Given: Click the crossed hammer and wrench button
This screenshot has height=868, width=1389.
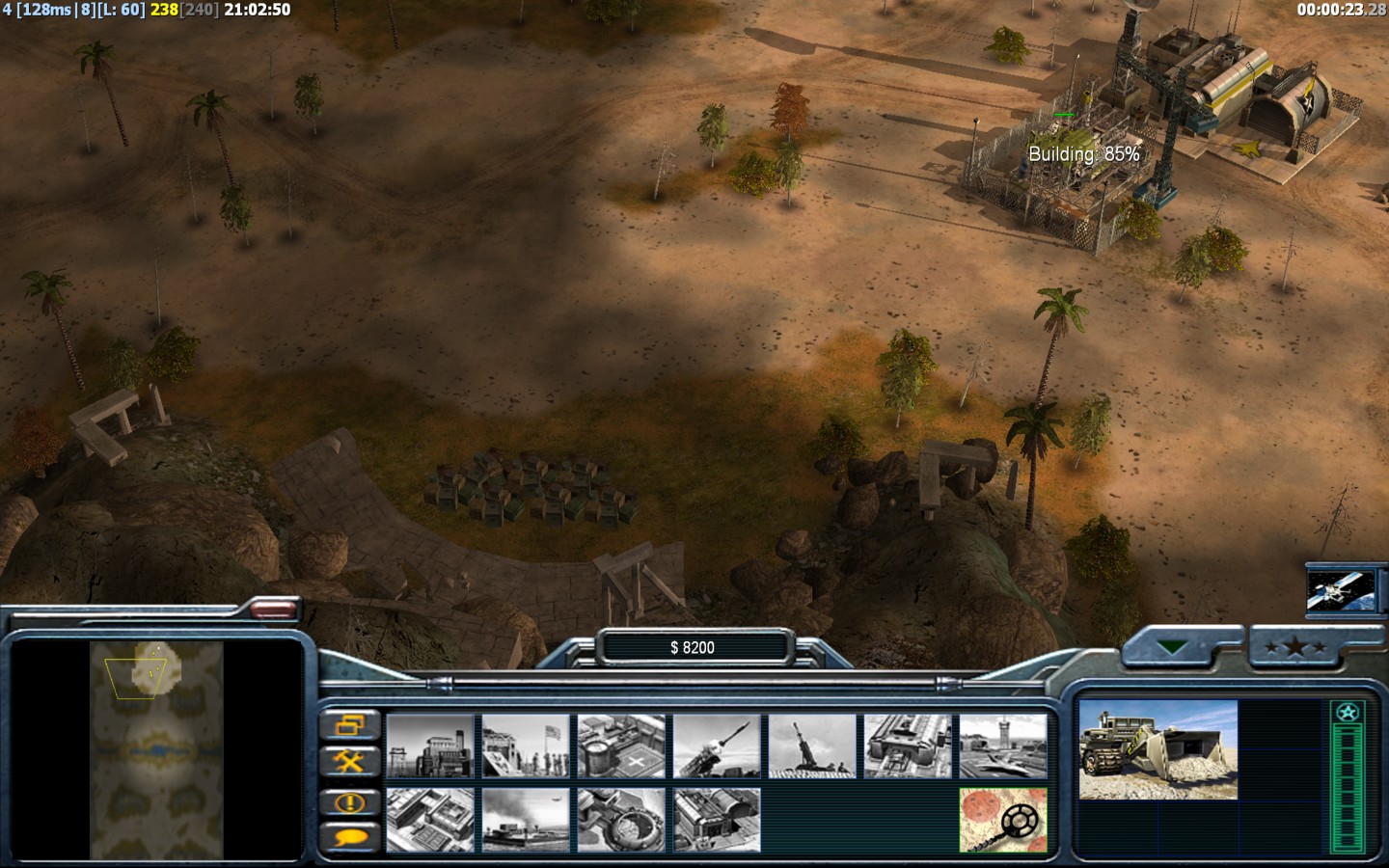Looking at the screenshot, I should (349, 762).
